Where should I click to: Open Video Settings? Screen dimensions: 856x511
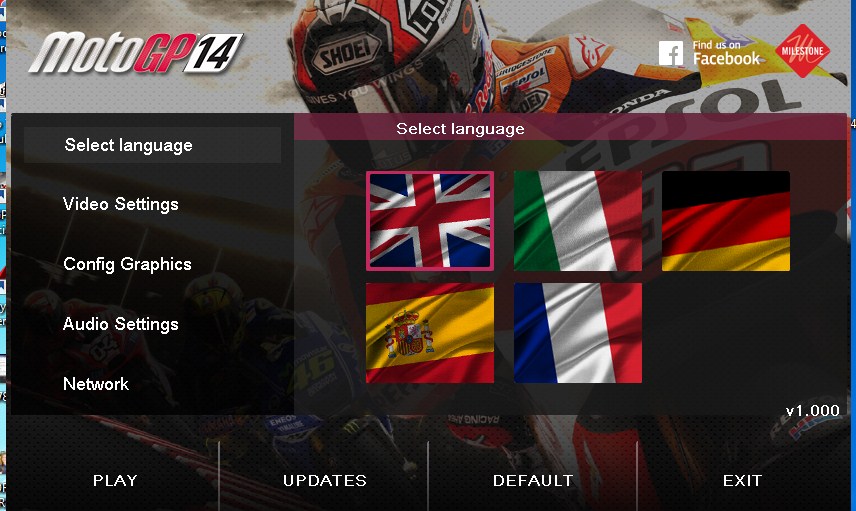[121, 204]
